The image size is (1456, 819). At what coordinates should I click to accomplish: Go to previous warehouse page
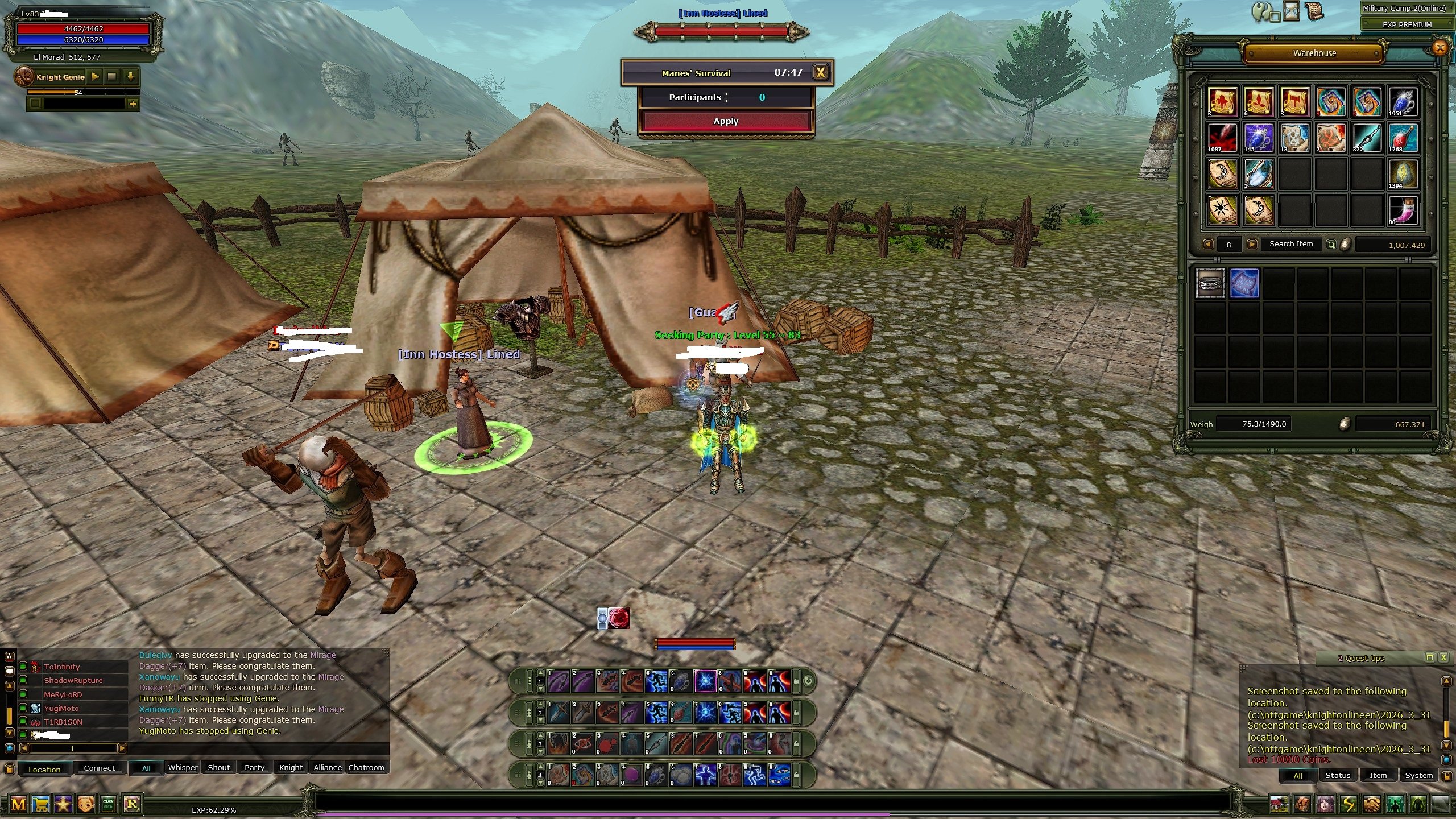(1209, 244)
